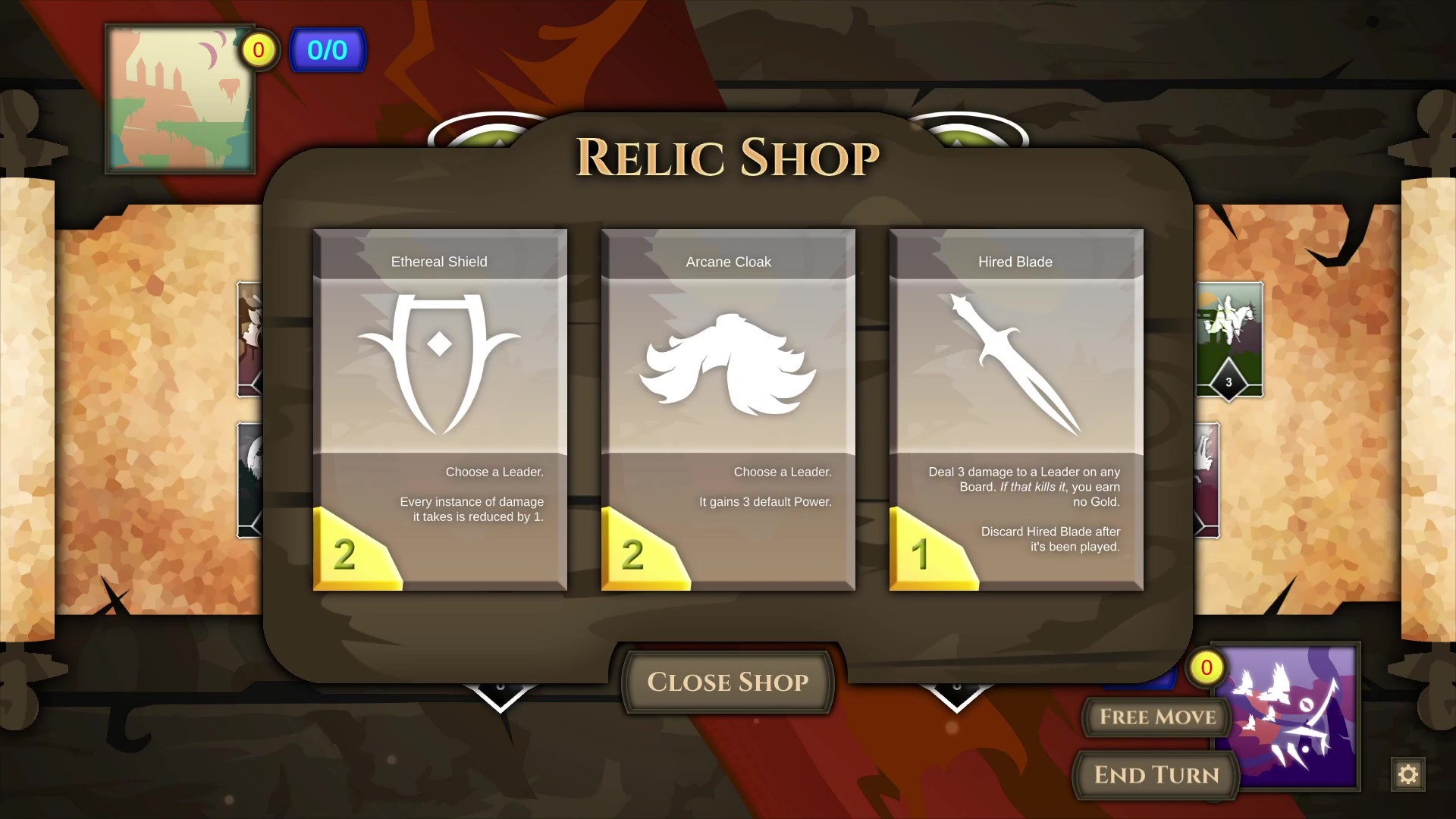Viewport: 1456px width, 819px height.
Task: Click the 0/0 movement counter at top
Action: click(x=328, y=49)
